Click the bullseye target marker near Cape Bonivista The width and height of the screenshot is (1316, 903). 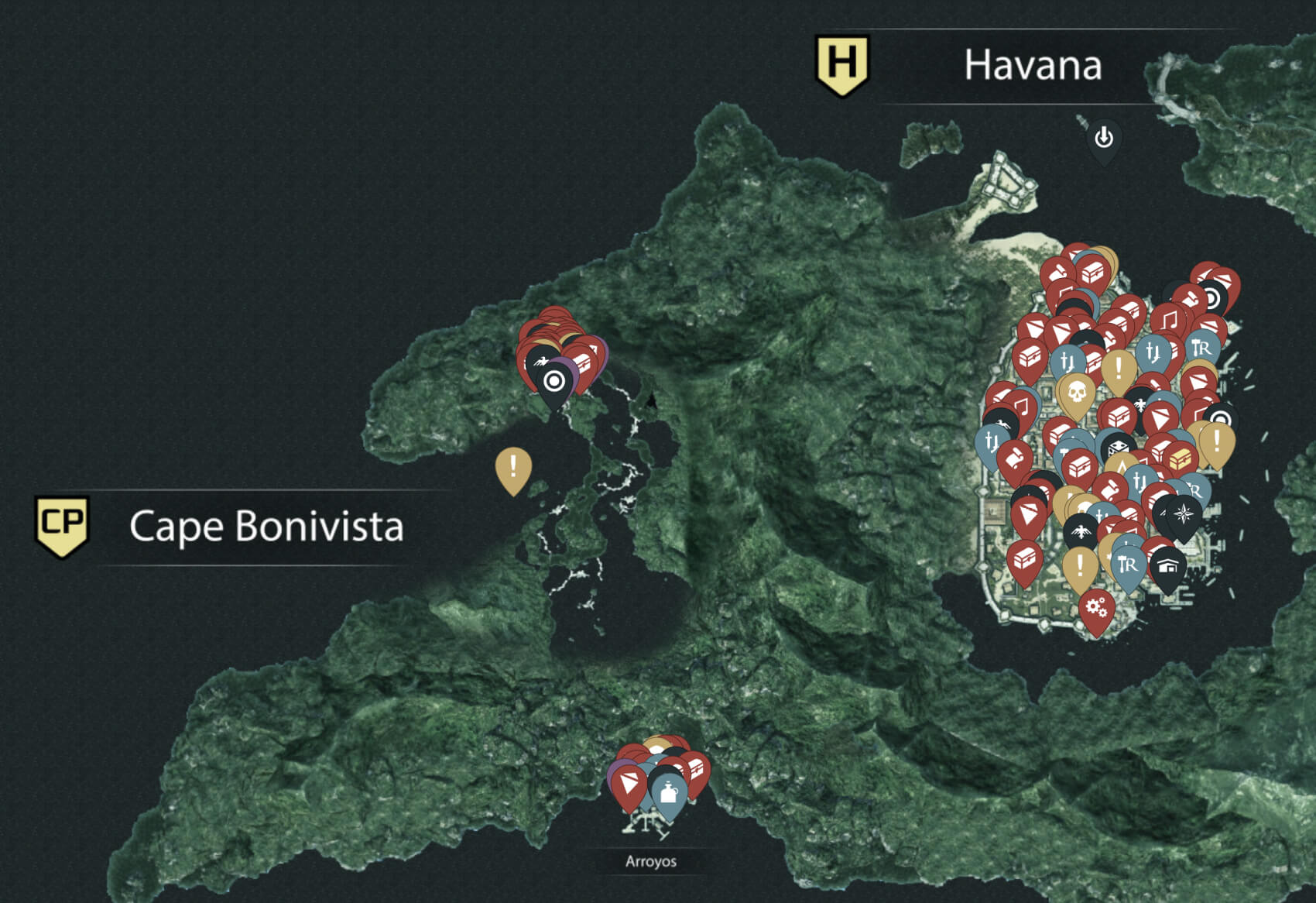tap(554, 381)
